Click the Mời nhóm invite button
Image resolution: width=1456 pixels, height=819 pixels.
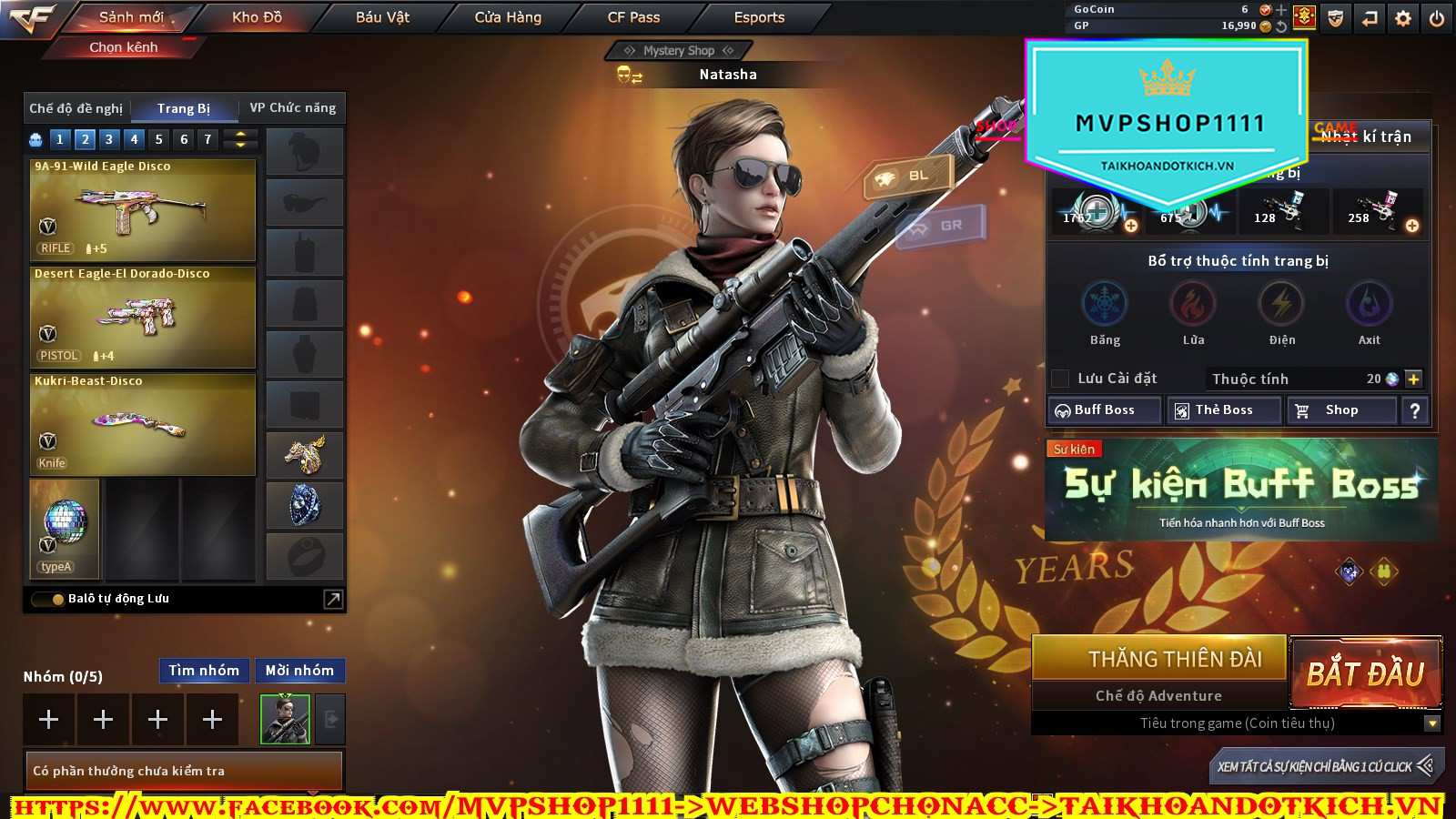click(x=299, y=671)
